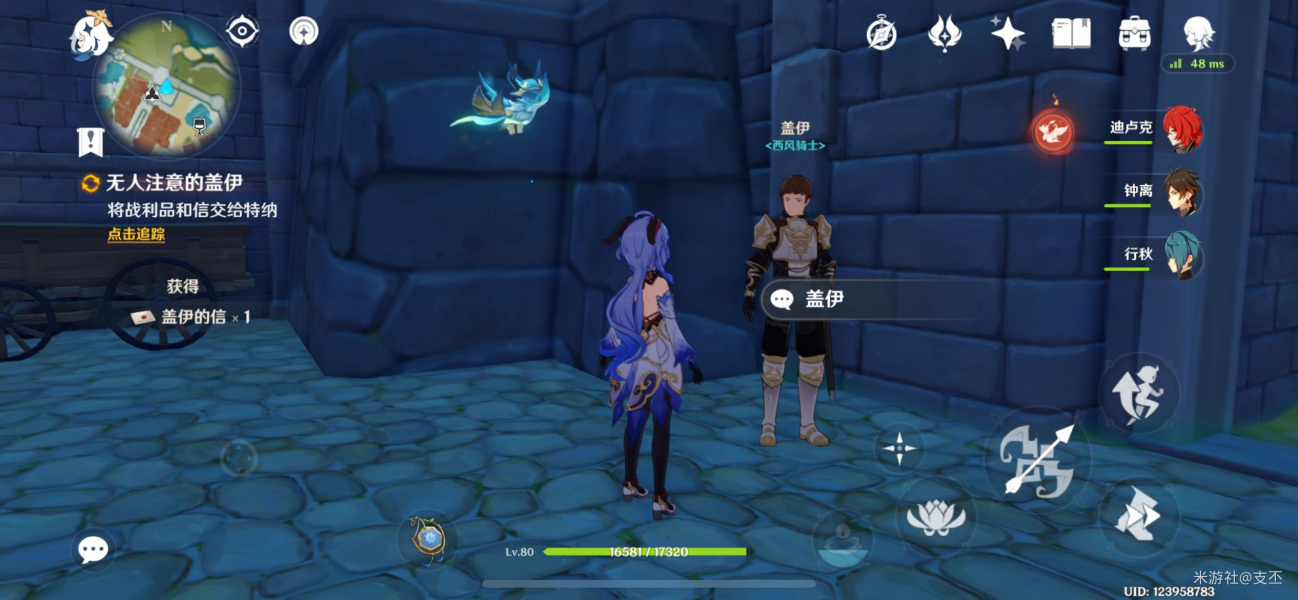
Task: Switch to party member 行秋
Action: [x=1181, y=255]
